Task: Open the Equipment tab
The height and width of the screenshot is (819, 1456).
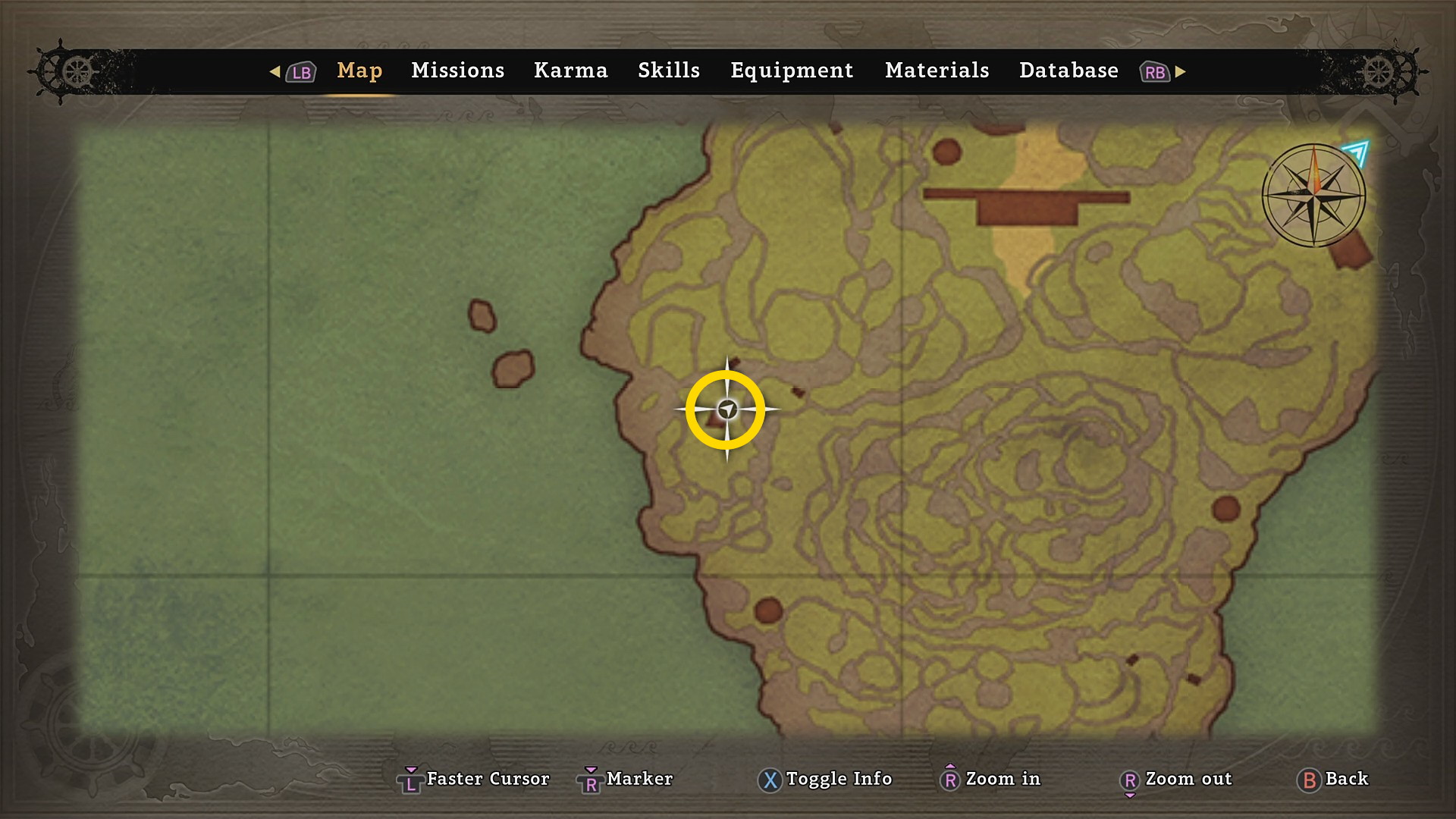Action: tap(792, 71)
